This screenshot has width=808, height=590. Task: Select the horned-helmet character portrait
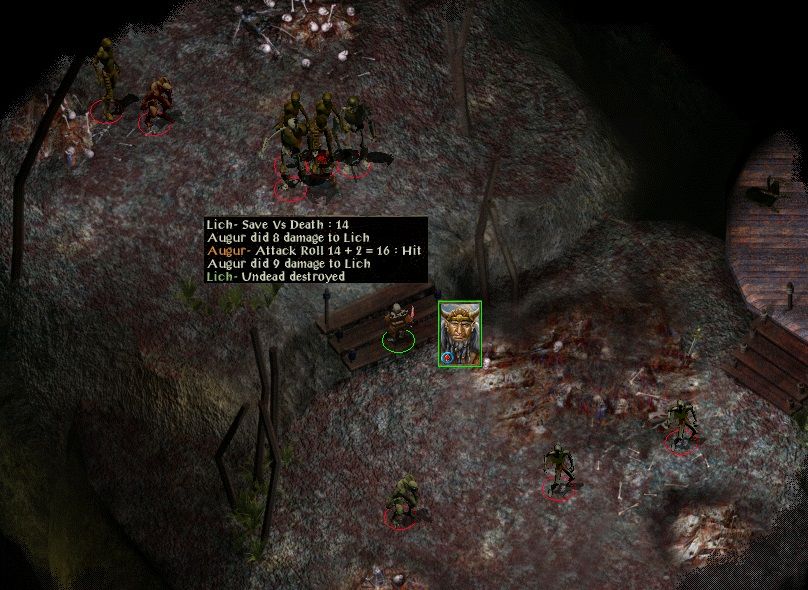click(459, 333)
